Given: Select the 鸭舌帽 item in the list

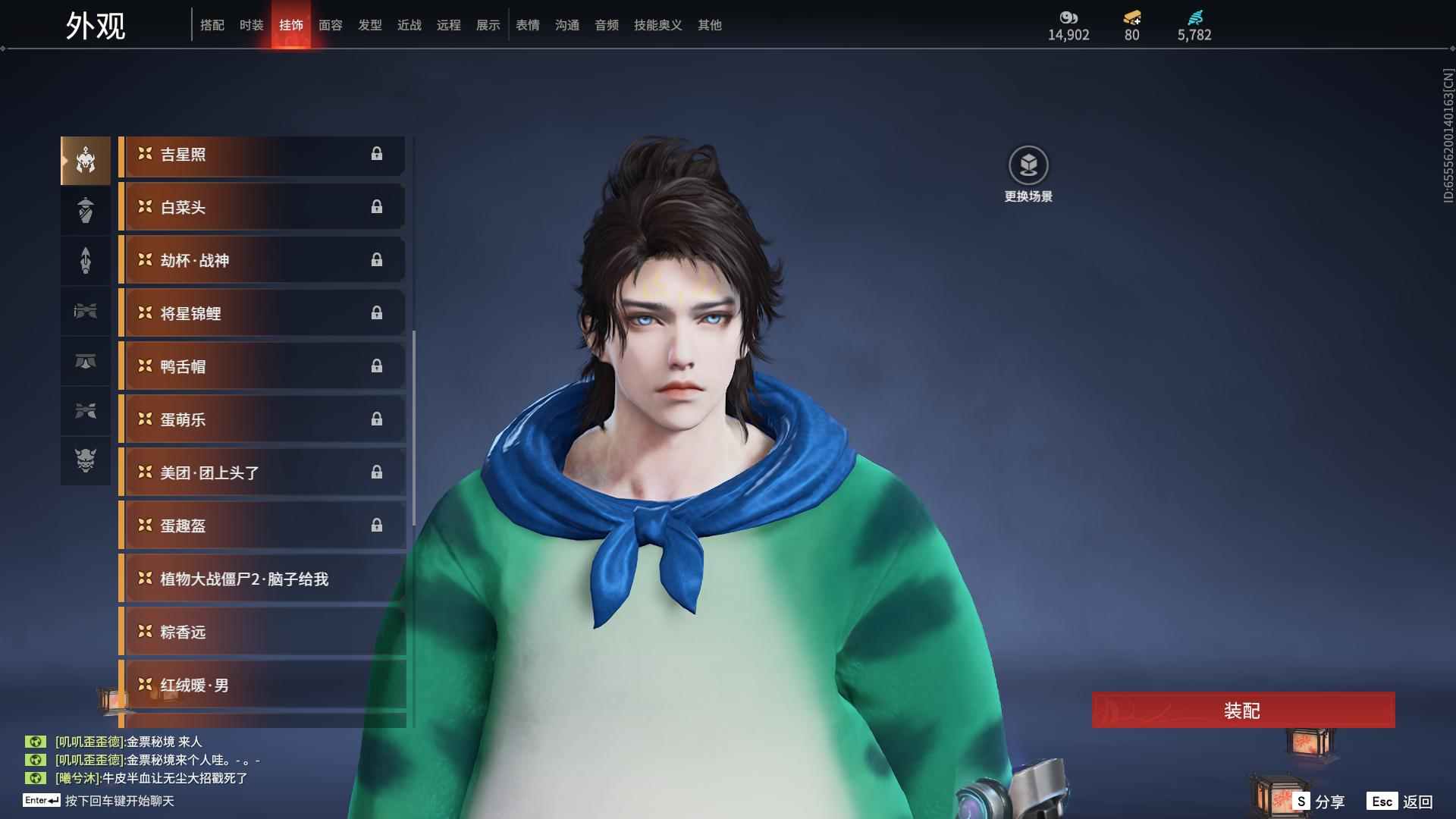Looking at the screenshot, I should click(x=262, y=366).
